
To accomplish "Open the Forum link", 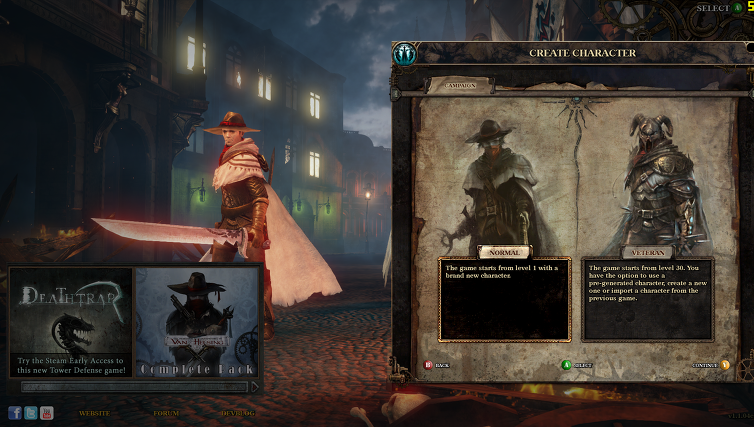I will 166,413.
